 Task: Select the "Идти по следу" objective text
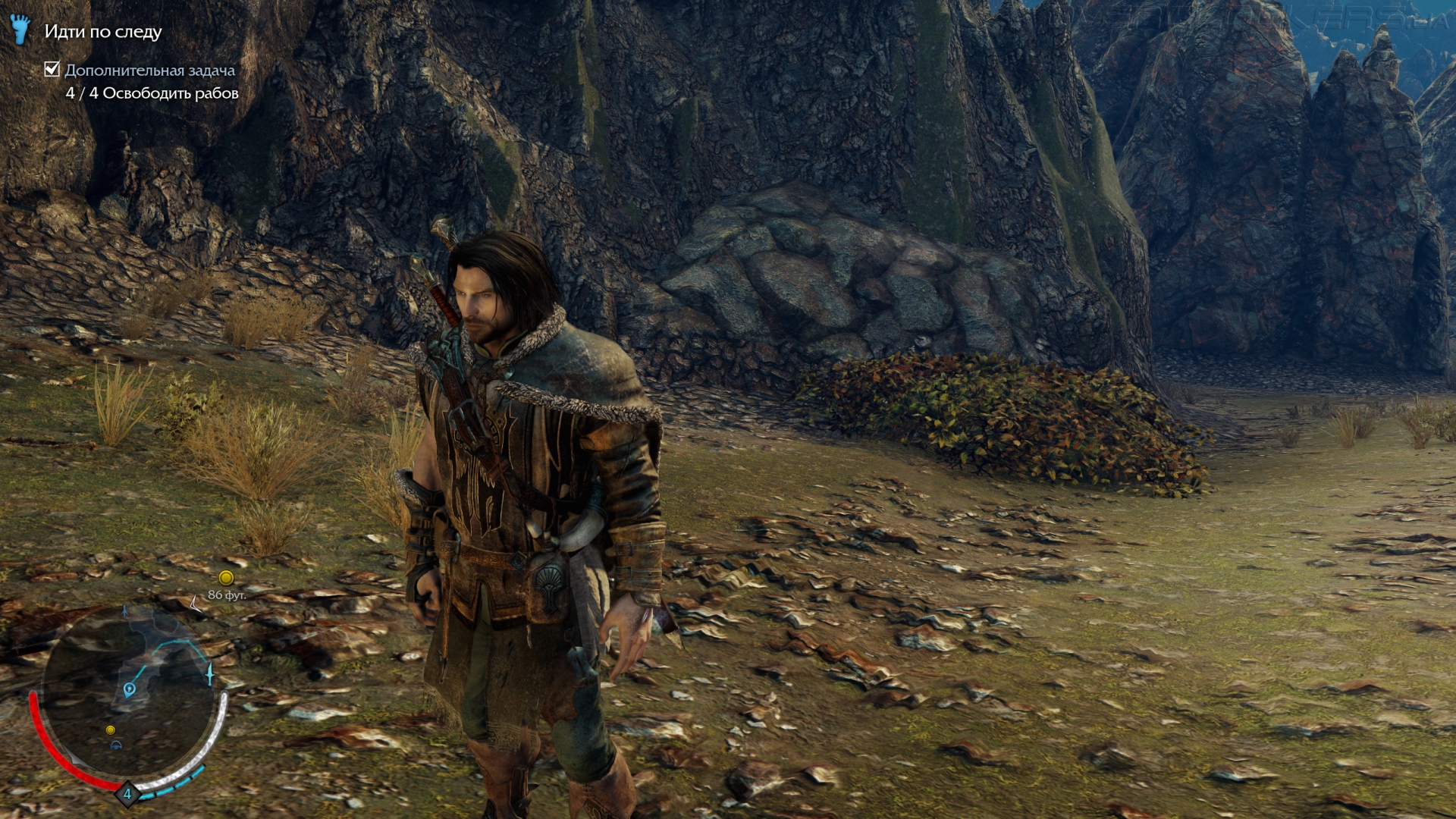coord(103,32)
